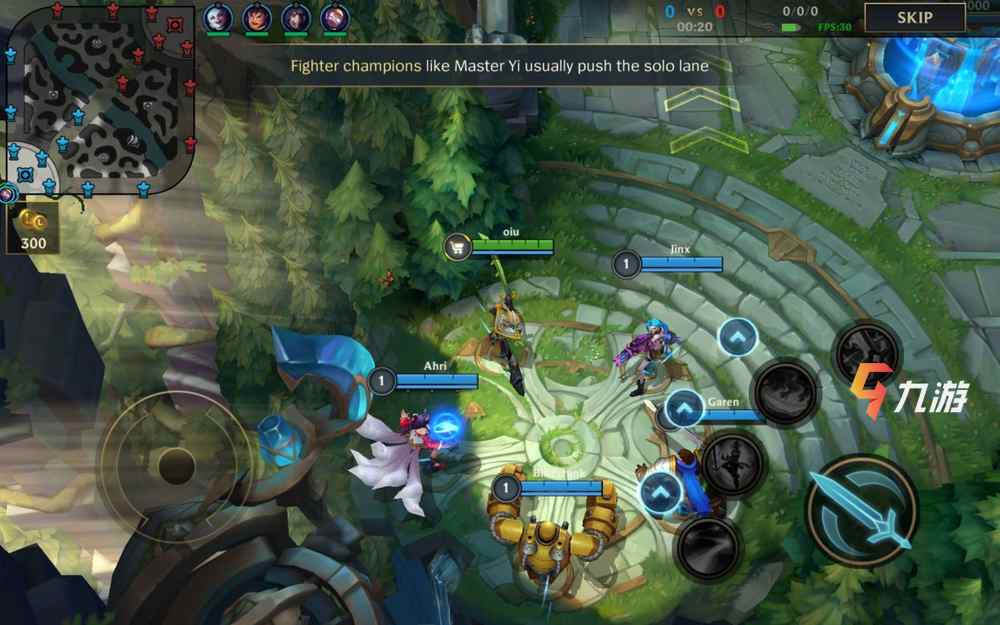Select the pale-faced teammate portrait

(218, 17)
